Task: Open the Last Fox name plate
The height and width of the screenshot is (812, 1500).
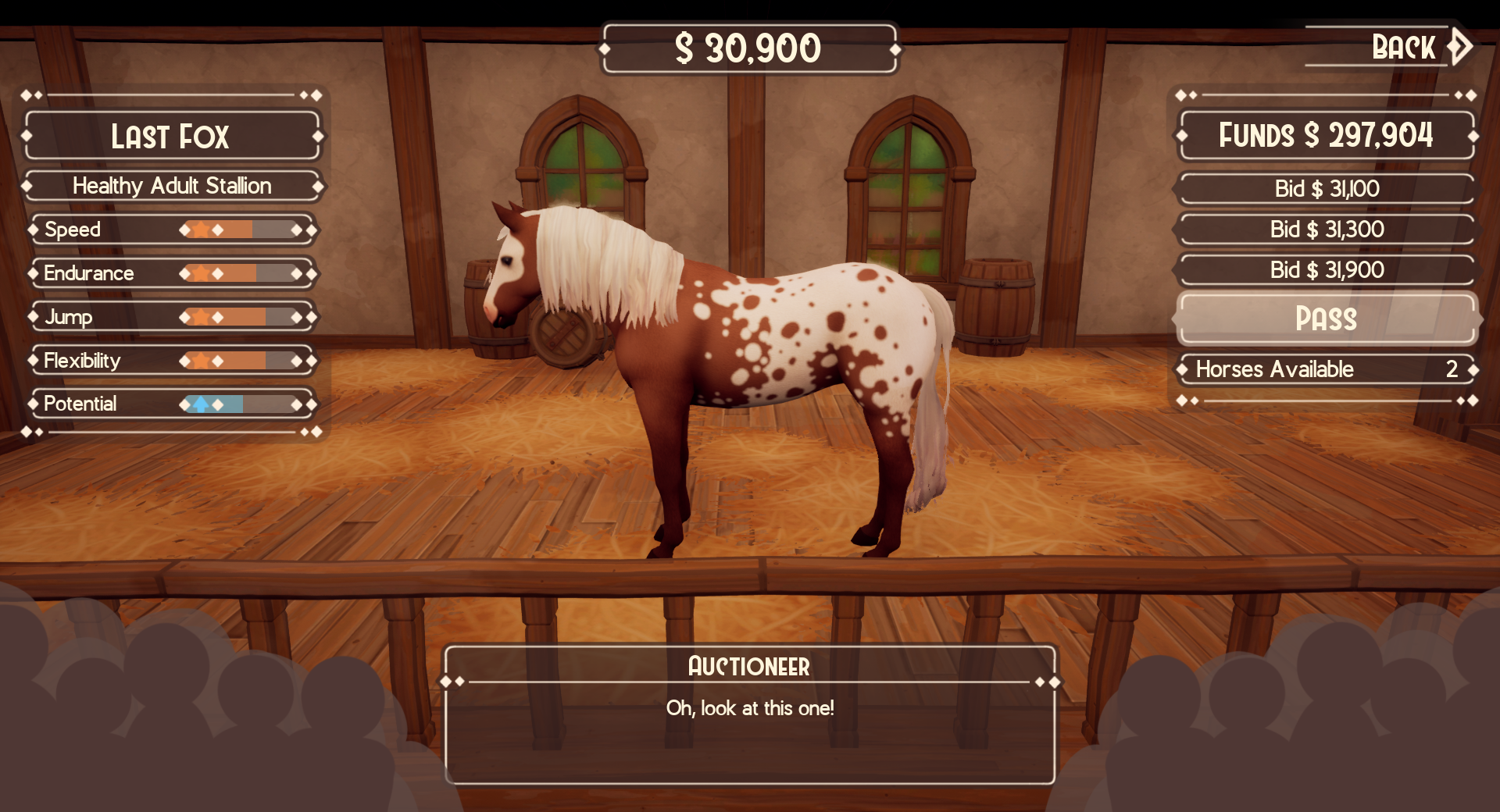Action: (x=172, y=137)
